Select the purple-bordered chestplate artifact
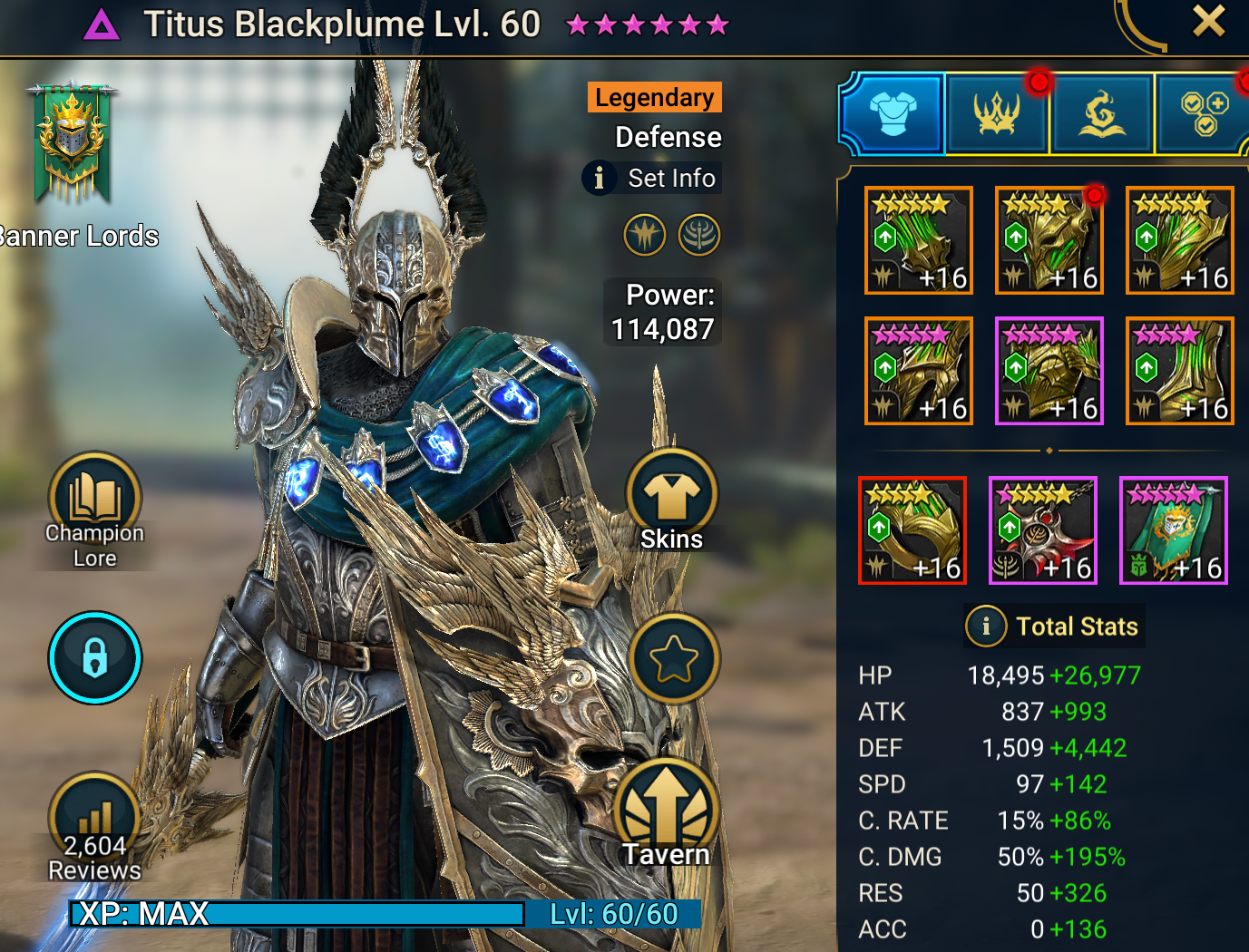This screenshot has height=952, width=1249. point(1049,371)
